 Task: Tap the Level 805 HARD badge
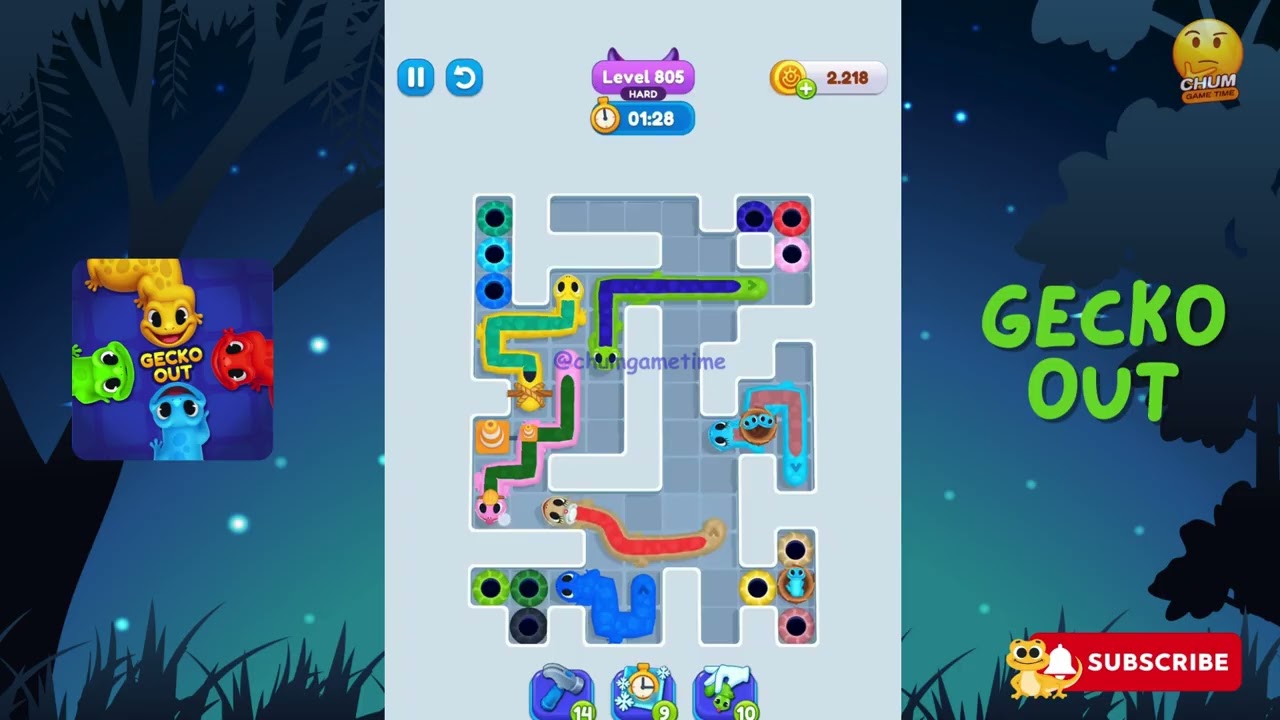643,79
